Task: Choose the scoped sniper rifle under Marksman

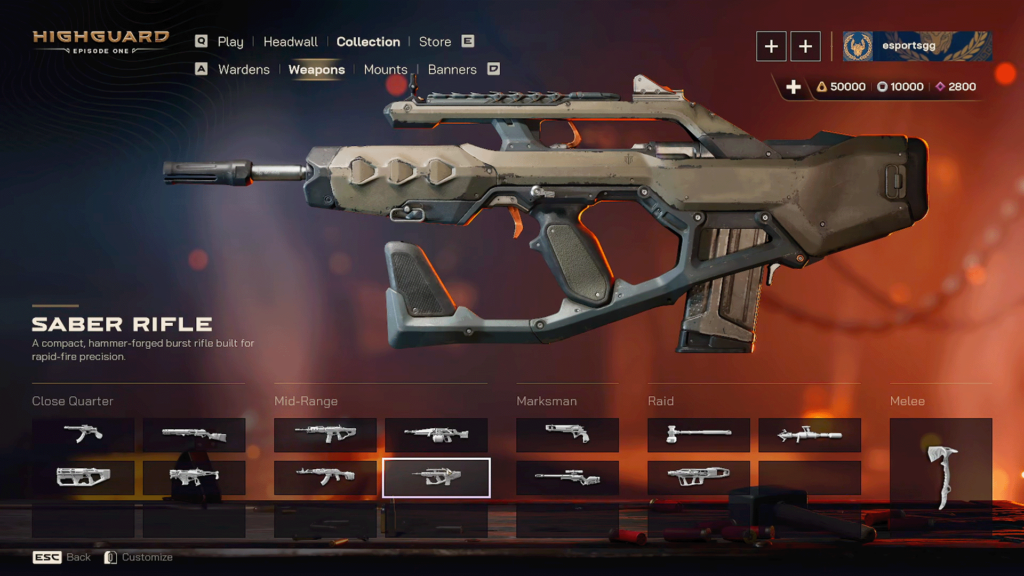Action: (567, 477)
